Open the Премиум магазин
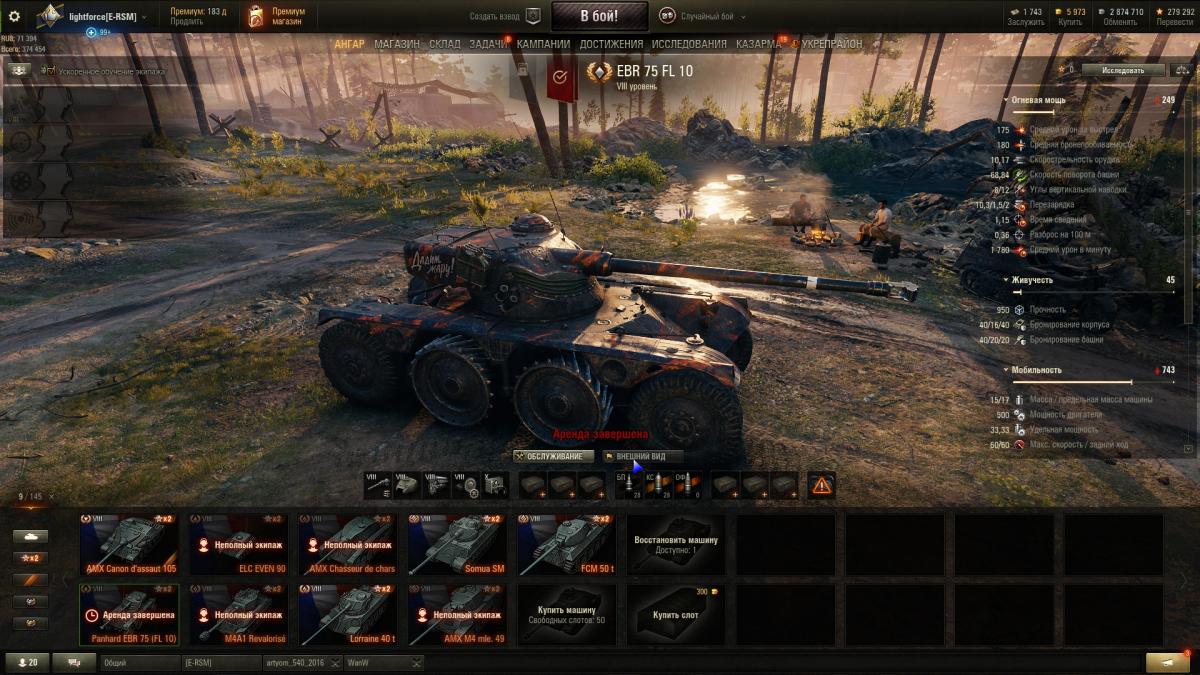 275,16
